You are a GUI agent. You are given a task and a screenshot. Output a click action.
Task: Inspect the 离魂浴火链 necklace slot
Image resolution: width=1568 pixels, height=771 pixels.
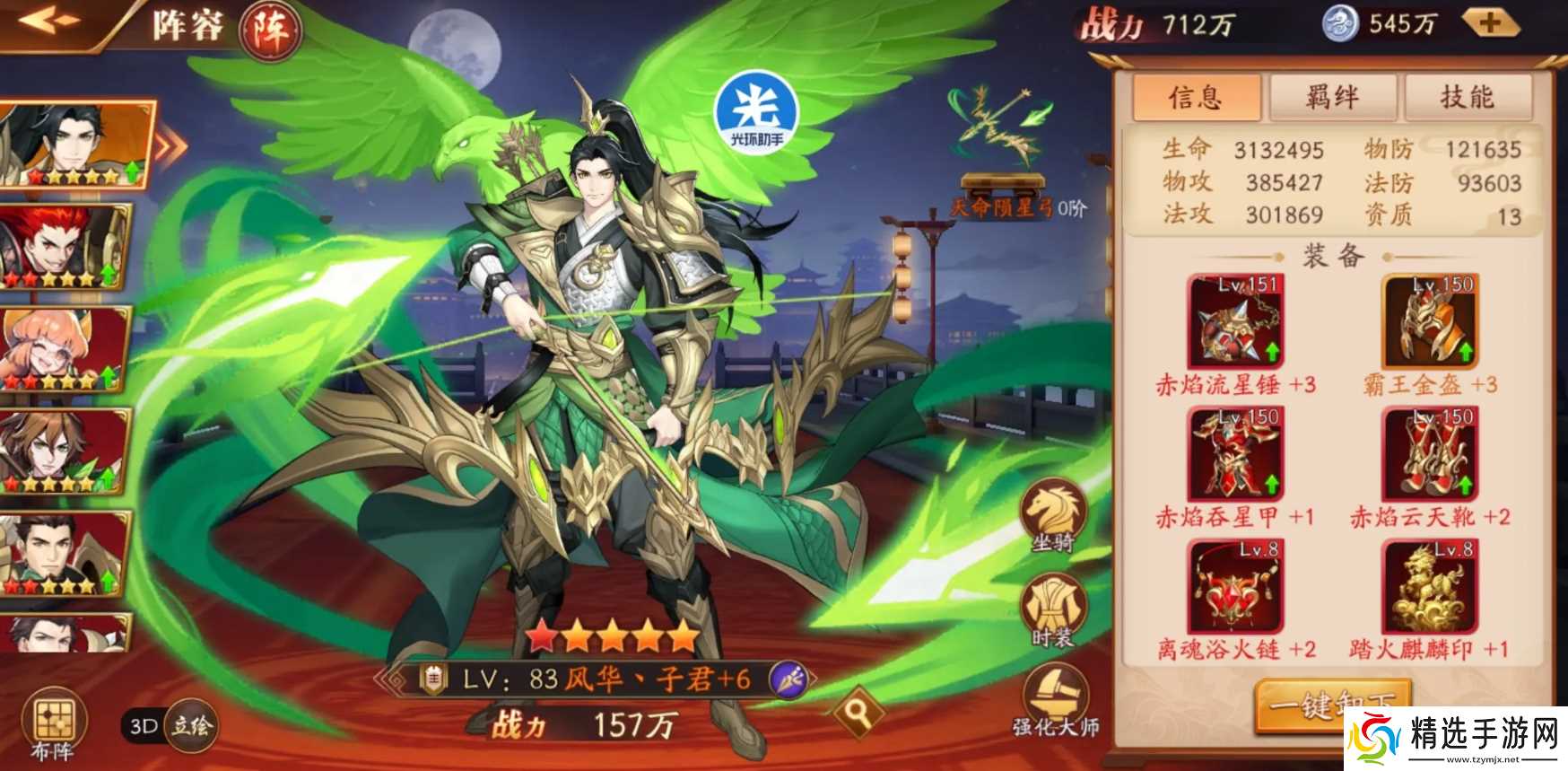coord(1235,587)
